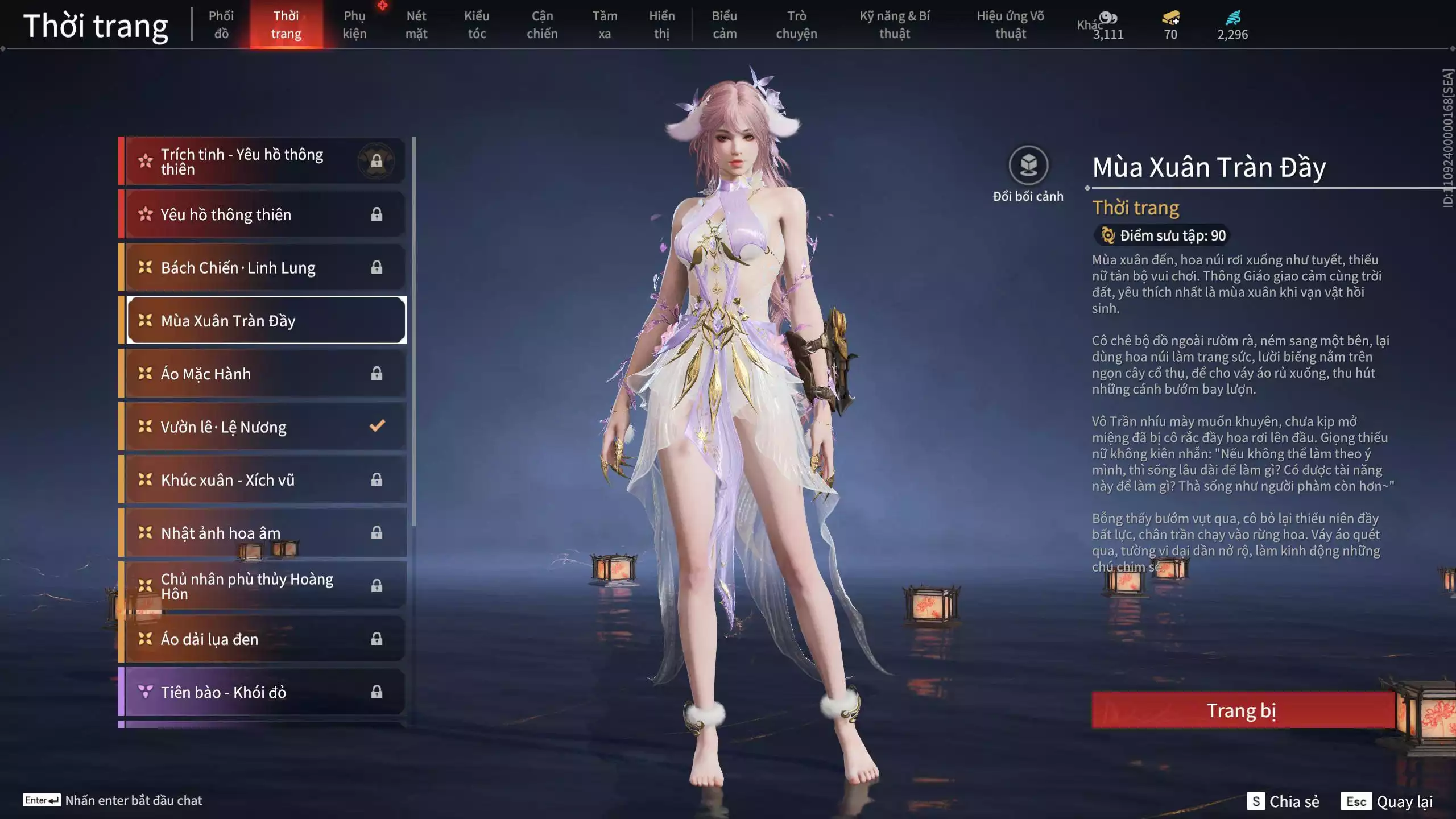Show the Hiệu ứng Võ thuật tab

click(1010, 25)
